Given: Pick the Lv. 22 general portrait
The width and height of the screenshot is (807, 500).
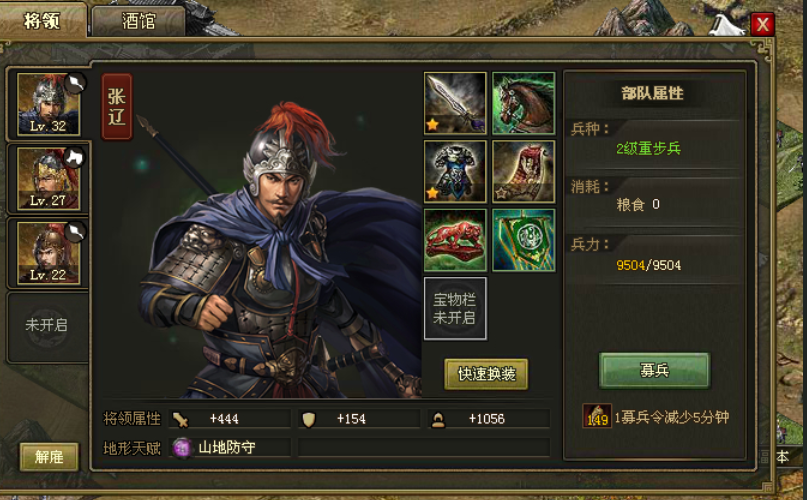Looking at the screenshot, I should pos(48,253).
